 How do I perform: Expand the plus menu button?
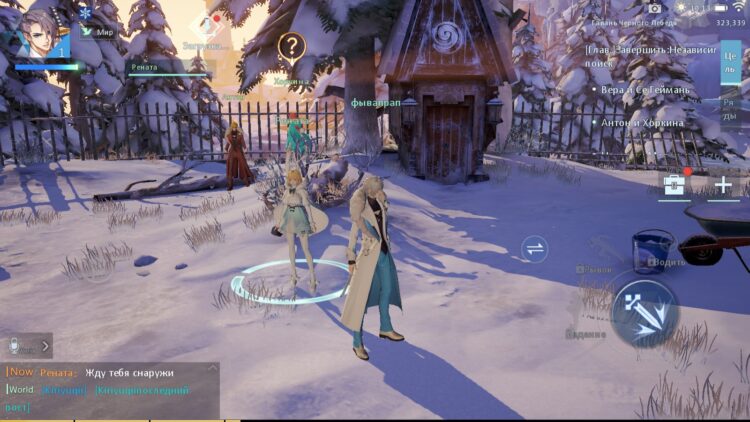(724, 186)
